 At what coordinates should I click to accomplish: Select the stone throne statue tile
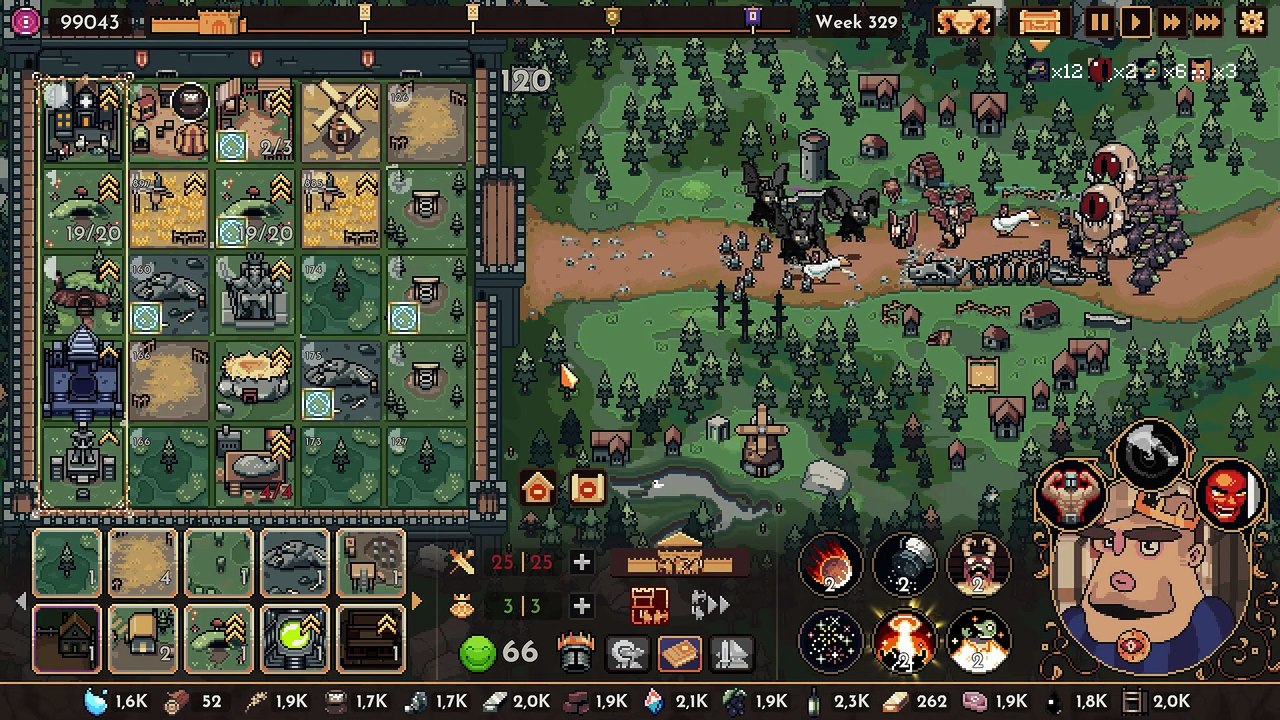(254, 294)
